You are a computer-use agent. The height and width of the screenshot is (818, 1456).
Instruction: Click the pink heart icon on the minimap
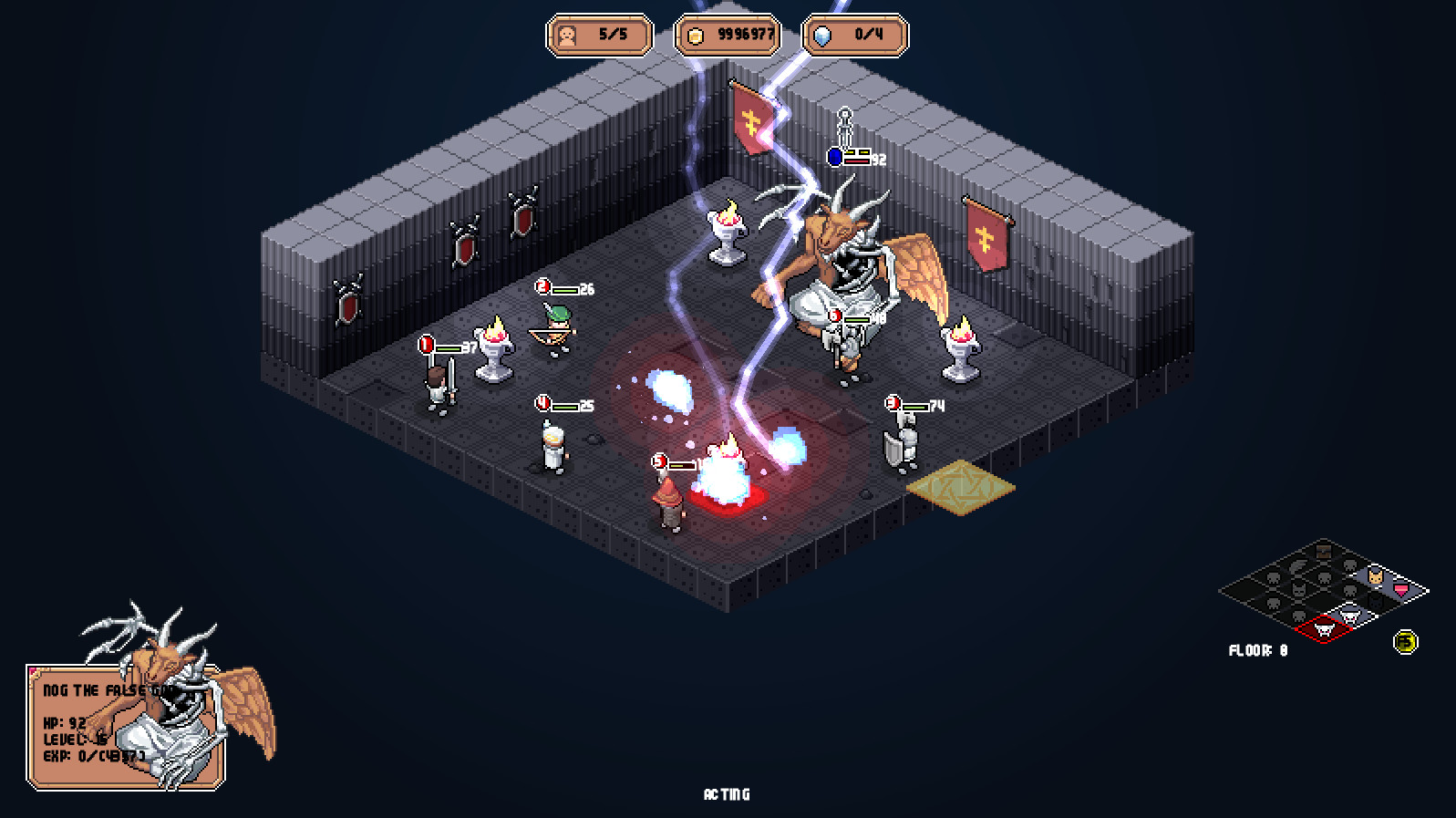[x=1400, y=590]
